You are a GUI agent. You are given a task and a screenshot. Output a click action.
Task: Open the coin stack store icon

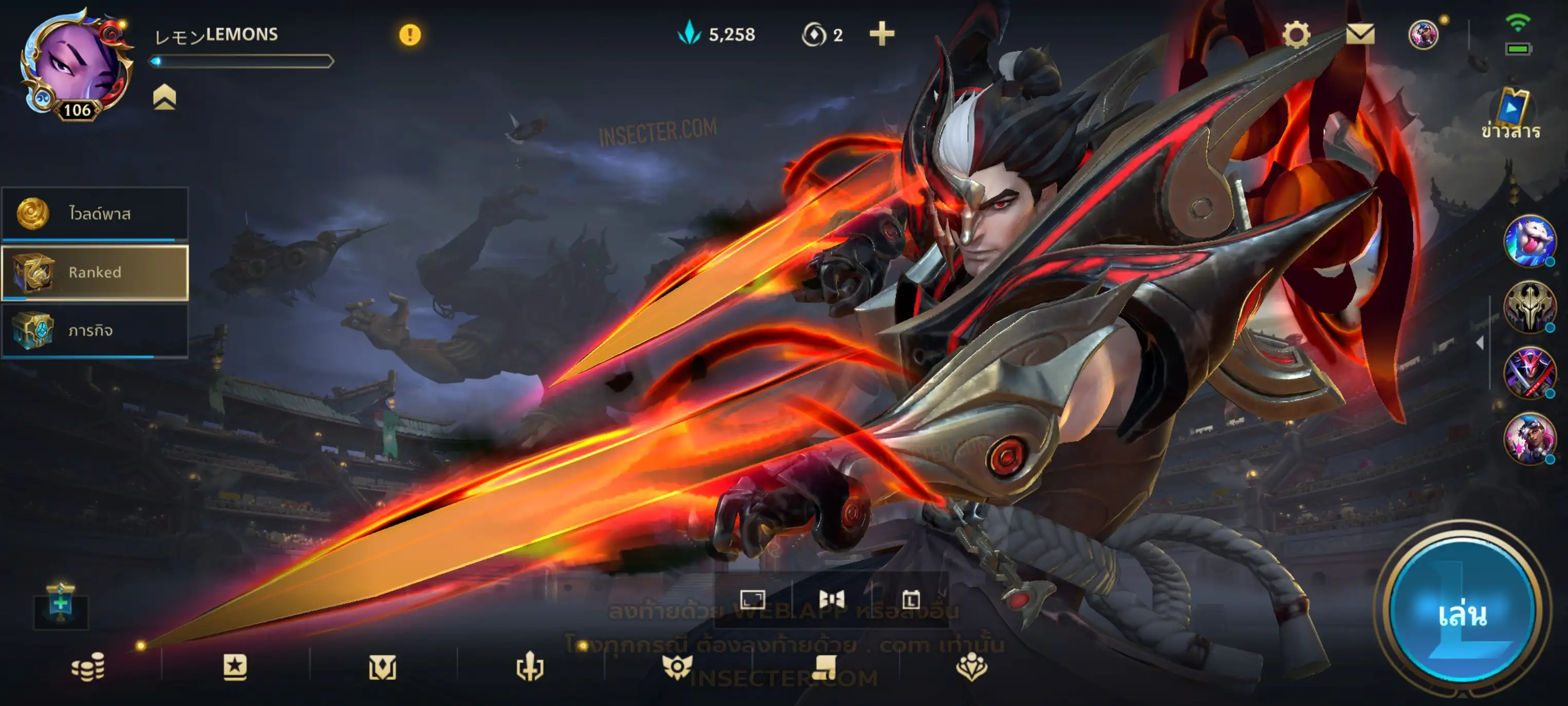(x=88, y=667)
